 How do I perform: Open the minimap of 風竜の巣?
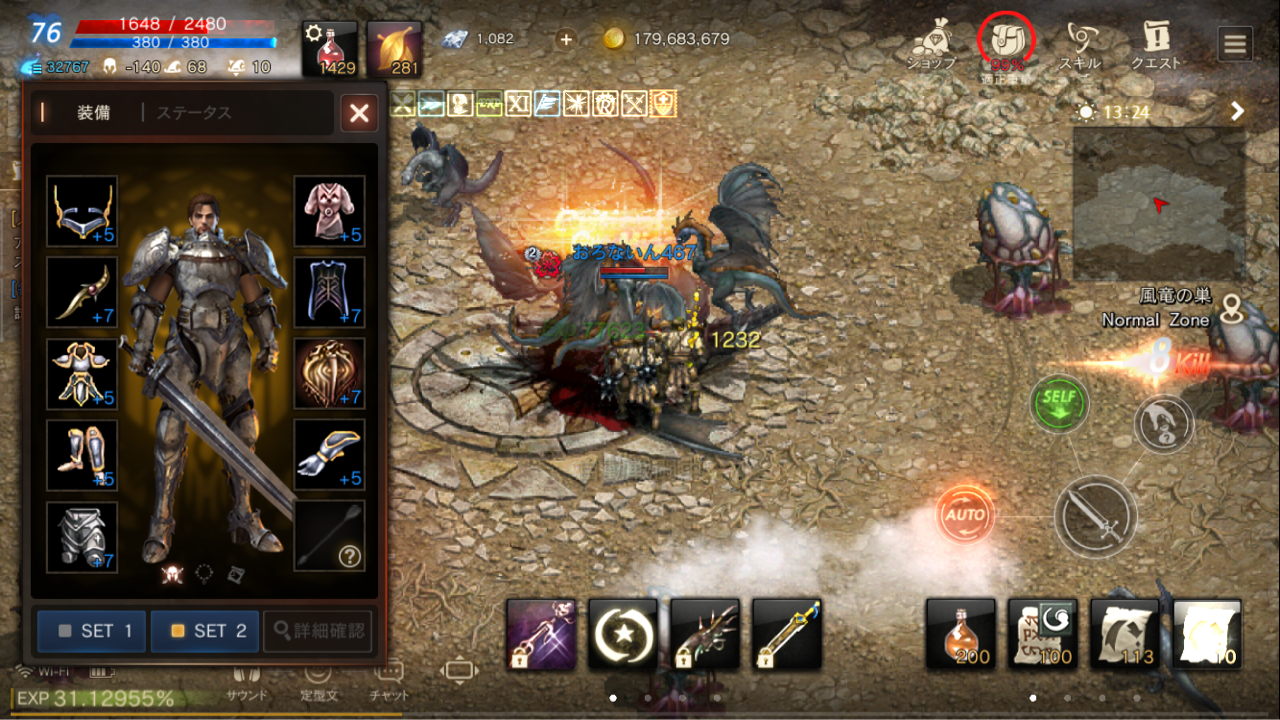[x=1159, y=204]
